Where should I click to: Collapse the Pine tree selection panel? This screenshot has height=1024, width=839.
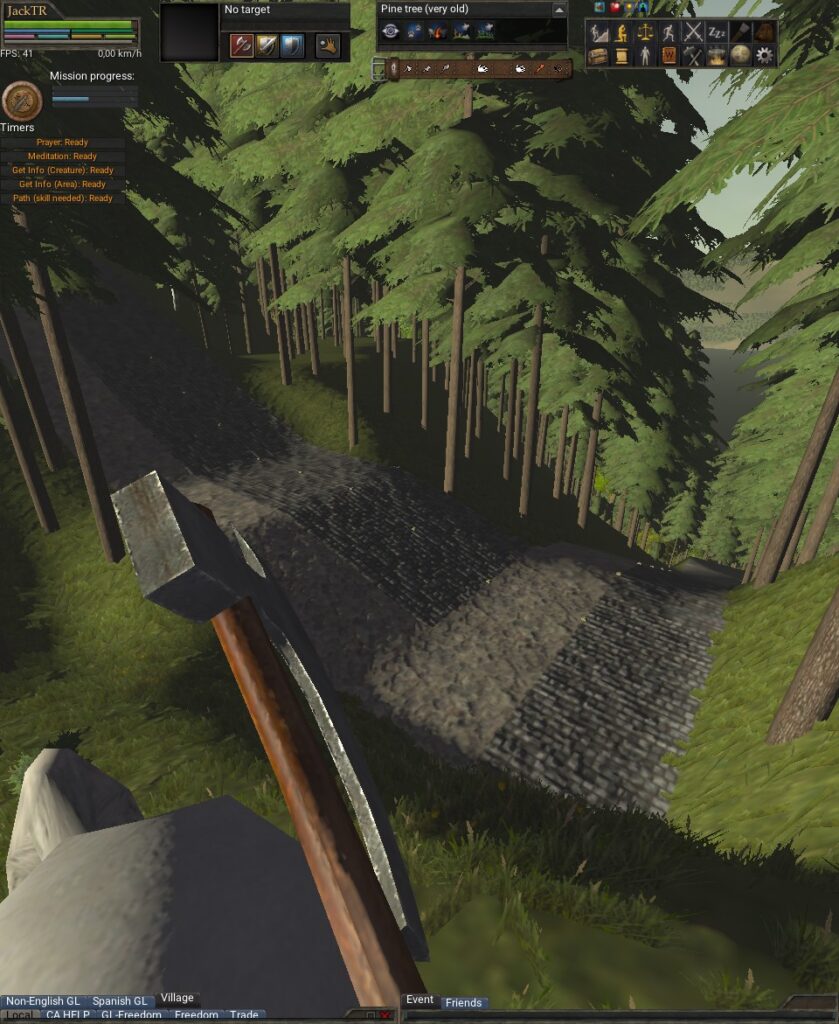click(x=559, y=9)
